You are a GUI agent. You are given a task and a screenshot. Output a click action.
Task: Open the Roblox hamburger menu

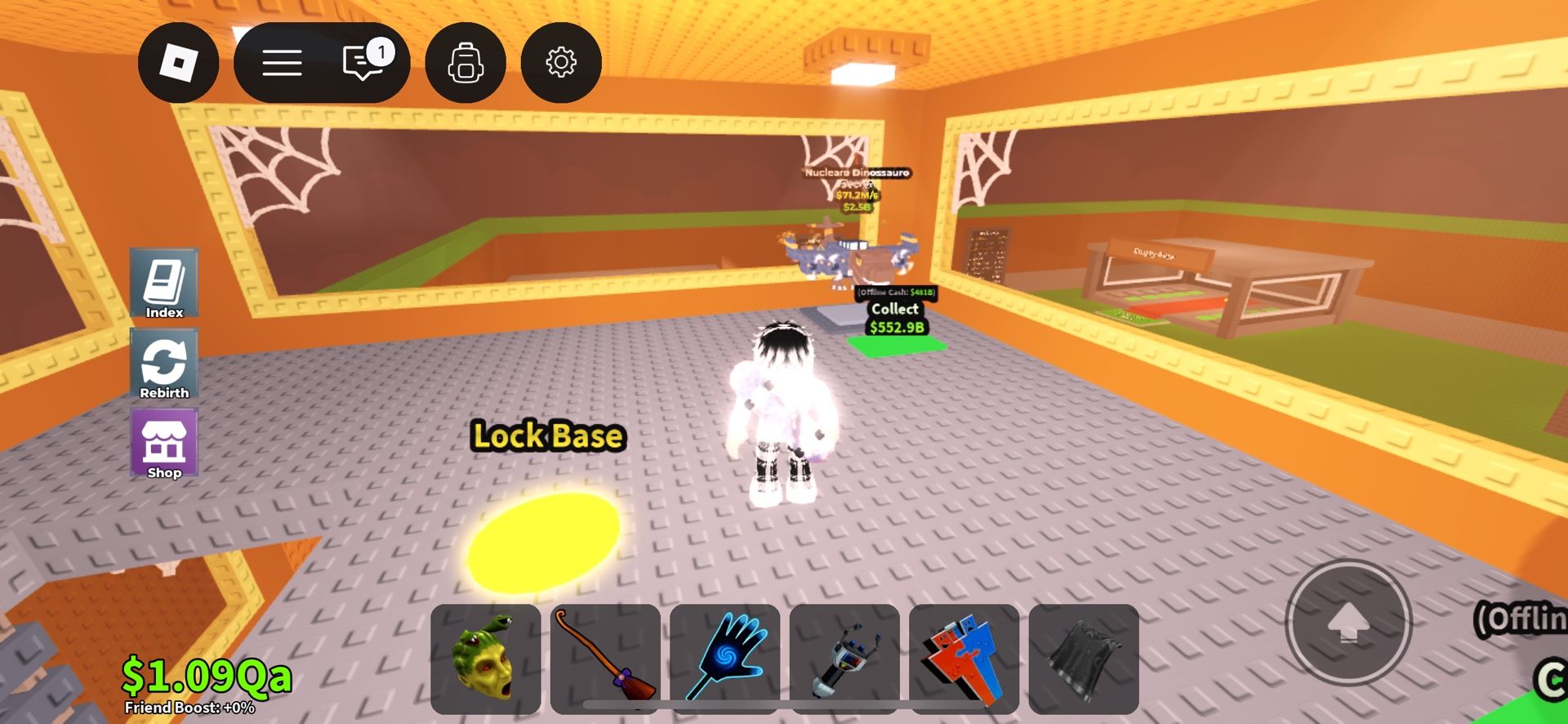(x=283, y=63)
